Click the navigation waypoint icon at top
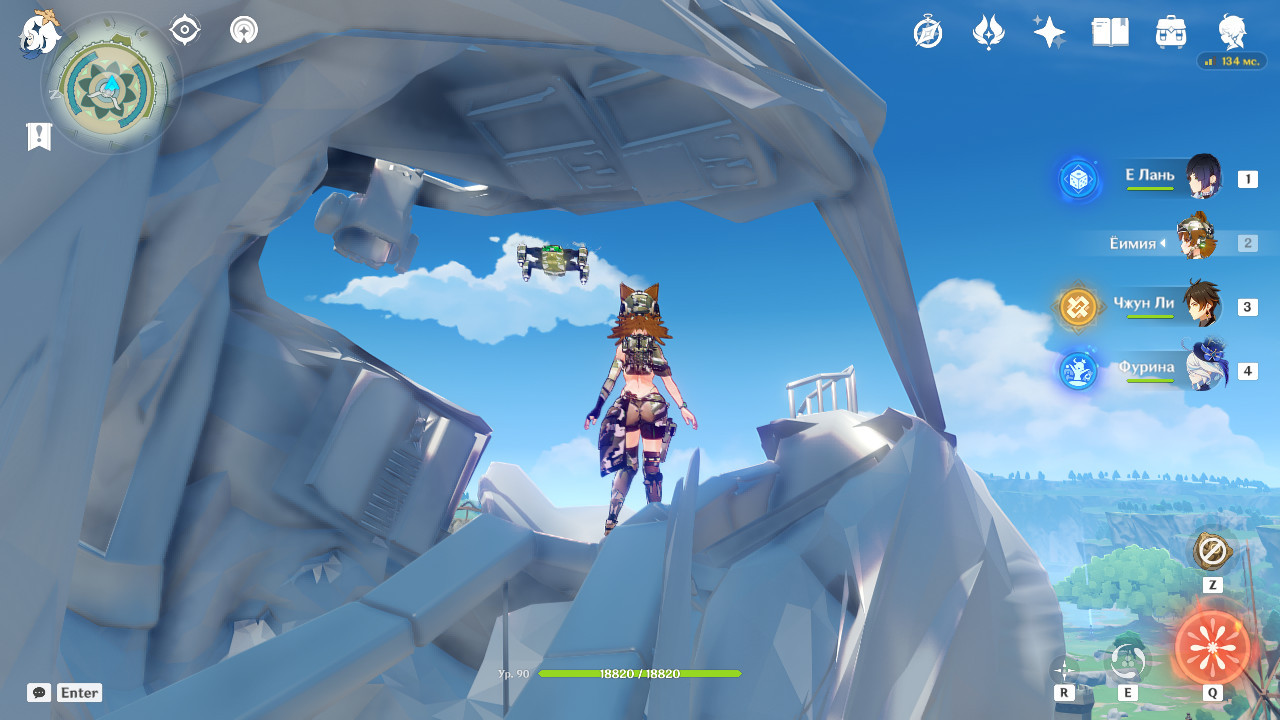This screenshot has height=720, width=1280. point(242,30)
